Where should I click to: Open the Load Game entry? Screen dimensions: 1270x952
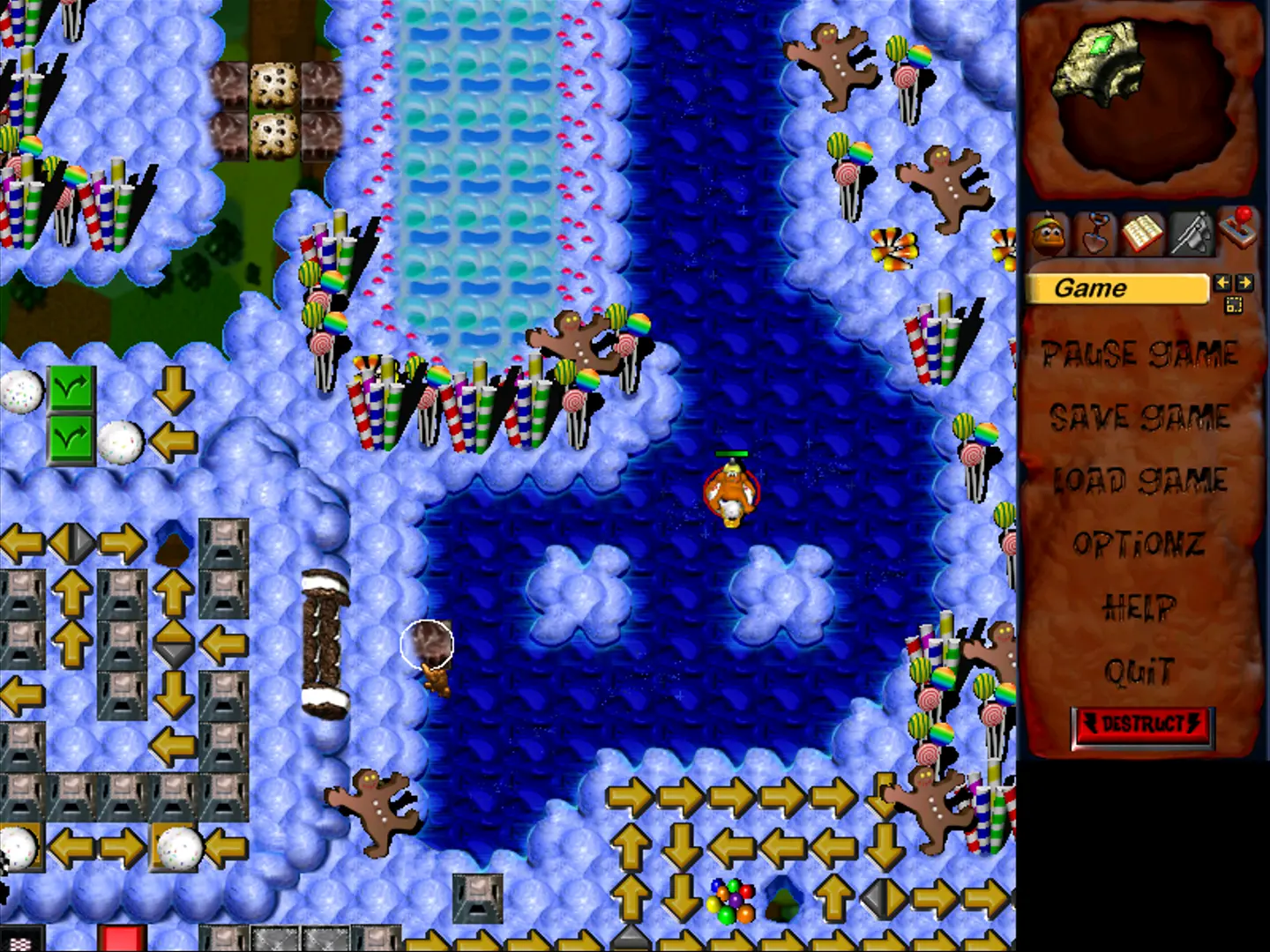[x=1139, y=480]
